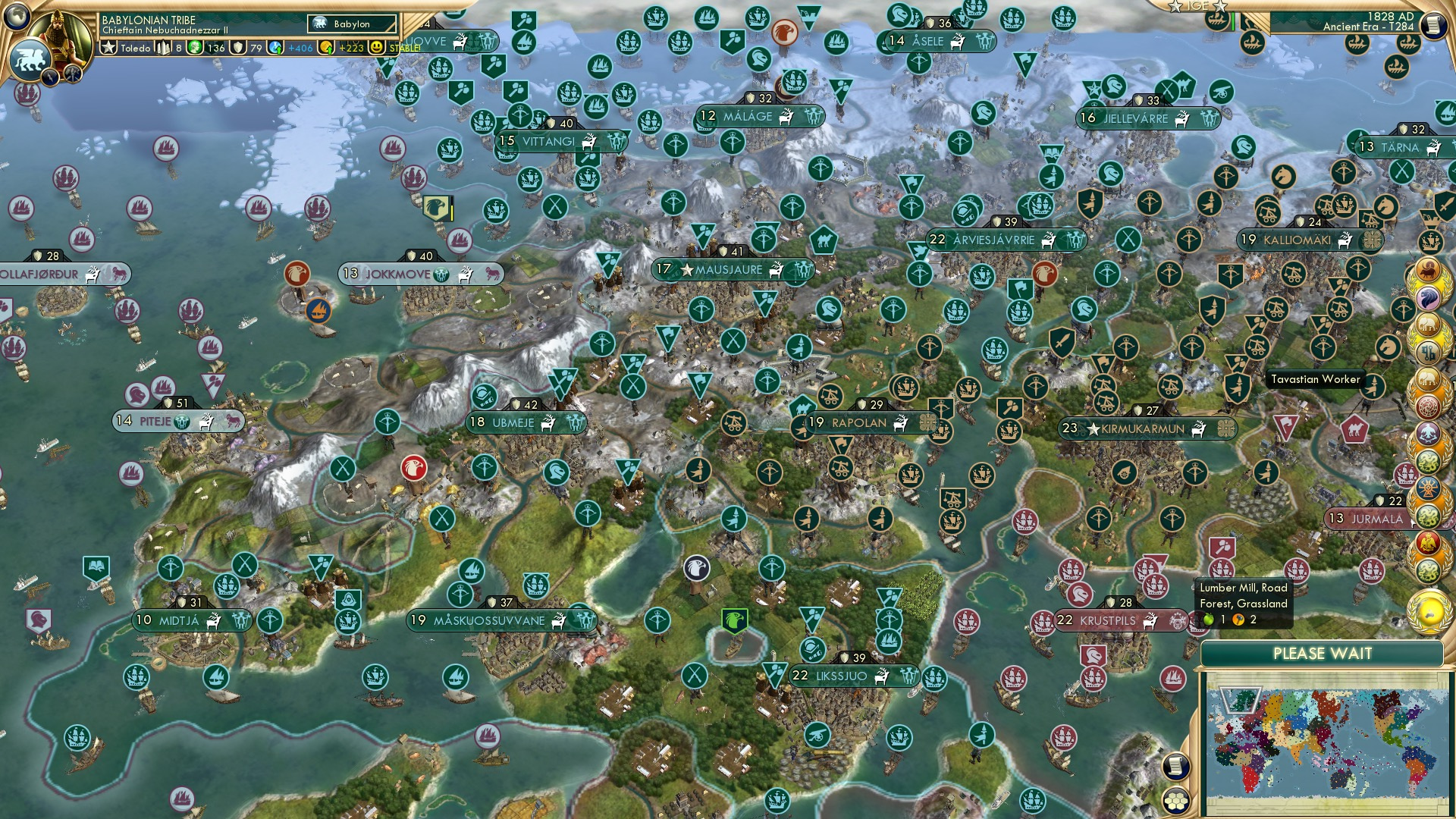1456x819 pixels.
Task: Select the elephant leader medallion icon
Action: 1427,322
